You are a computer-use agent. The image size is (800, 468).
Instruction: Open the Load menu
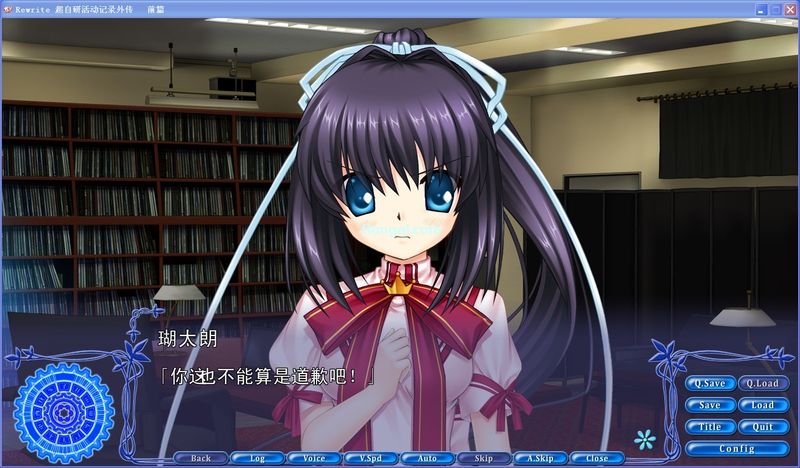tap(762, 405)
